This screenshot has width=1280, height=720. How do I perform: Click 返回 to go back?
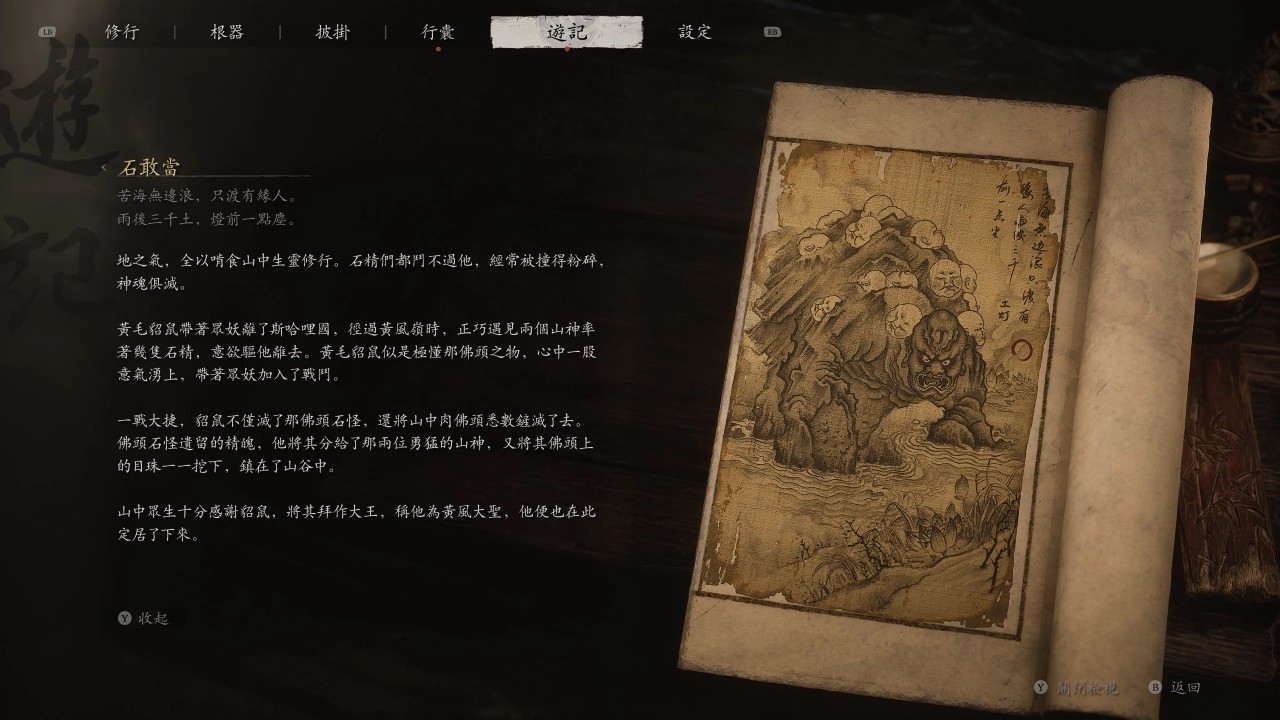1187,688
